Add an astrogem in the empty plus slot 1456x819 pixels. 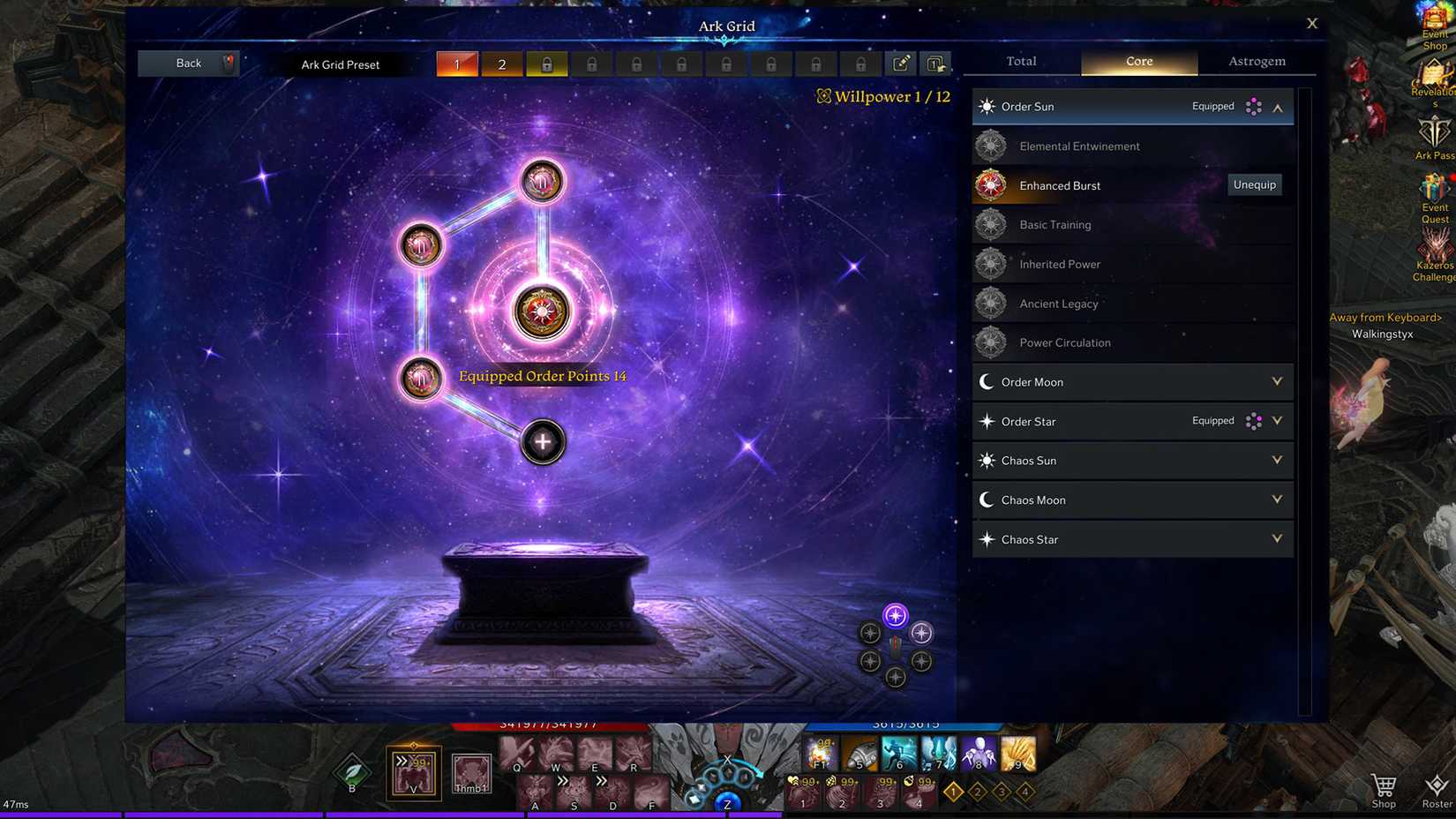pos(543,442)
